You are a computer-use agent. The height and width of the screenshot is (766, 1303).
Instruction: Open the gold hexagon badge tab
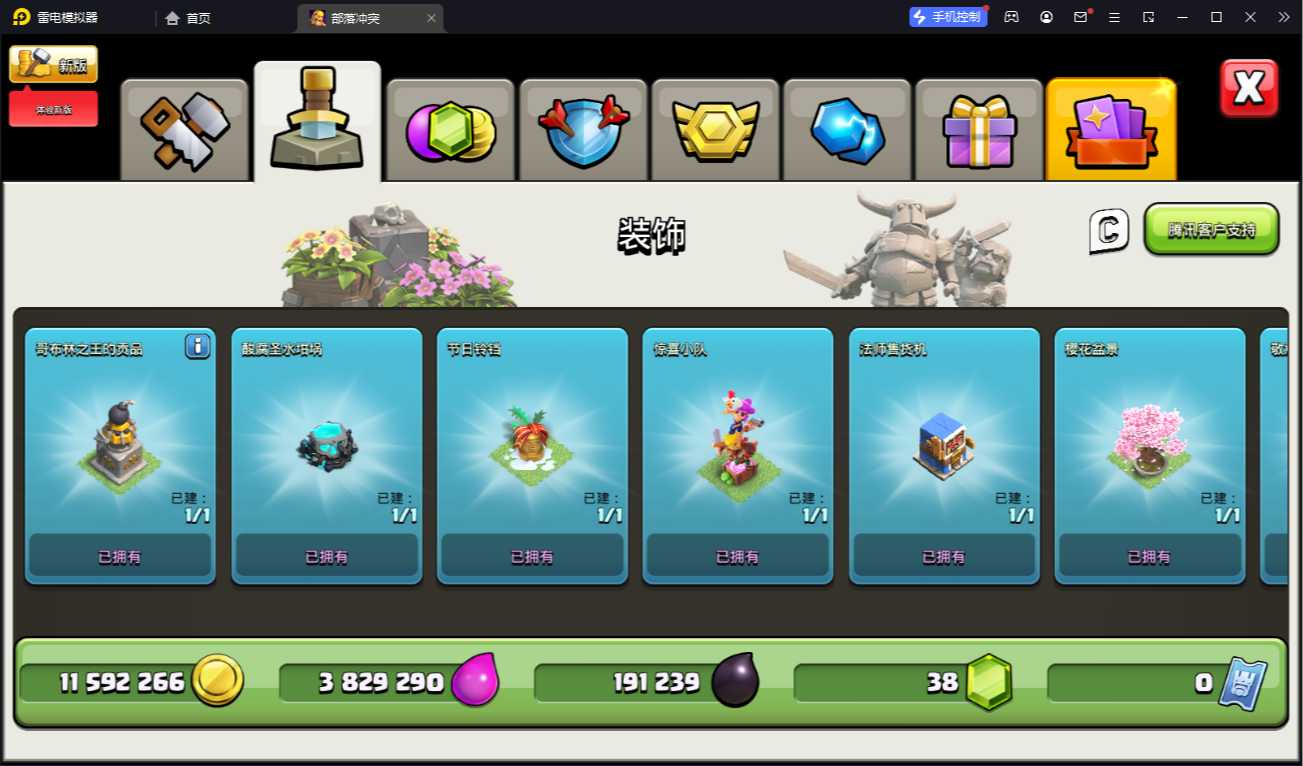pyautogui.click(x=715, y=130)
